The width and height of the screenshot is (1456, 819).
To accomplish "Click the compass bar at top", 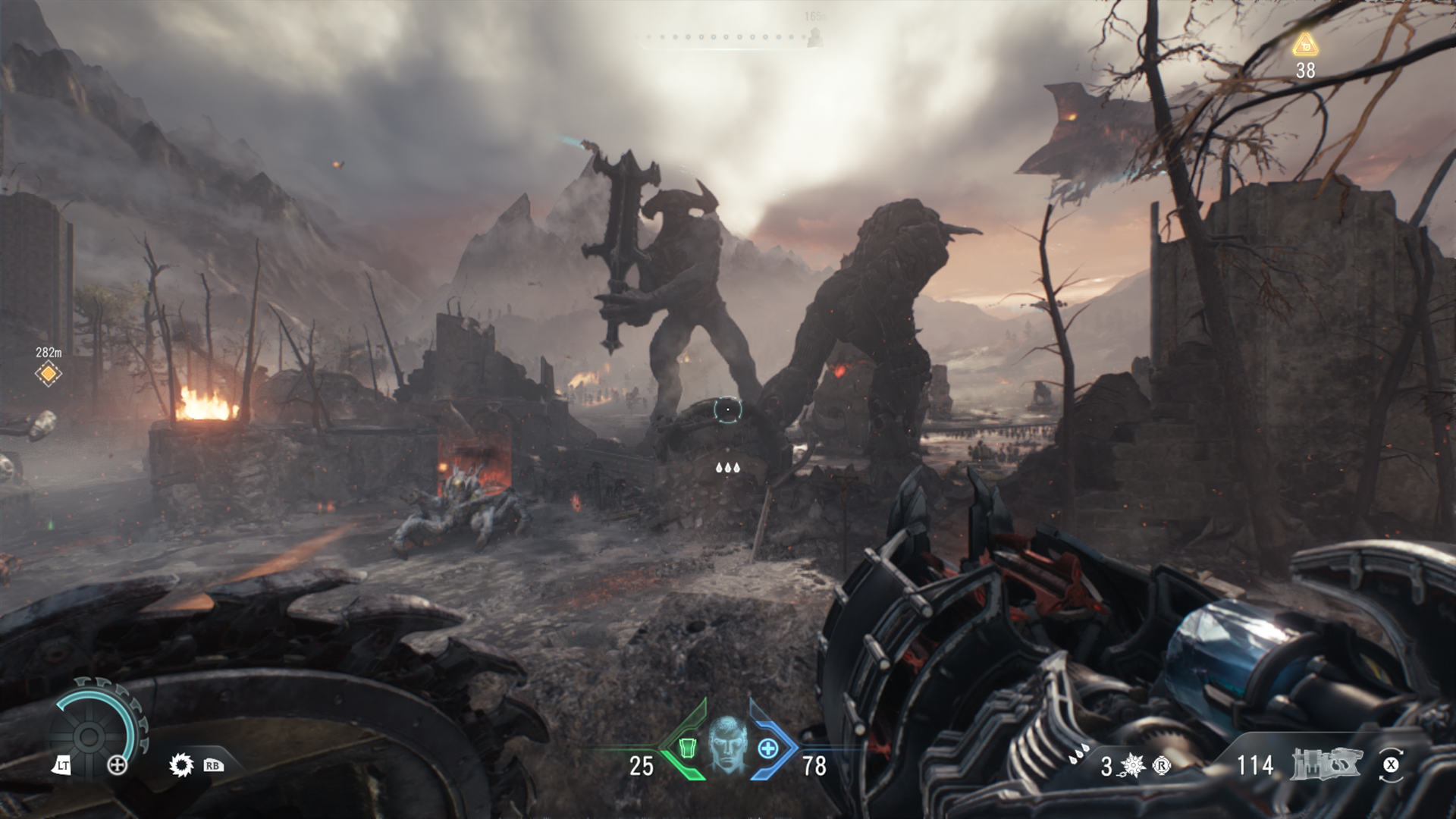I will [x=728, y=37].
